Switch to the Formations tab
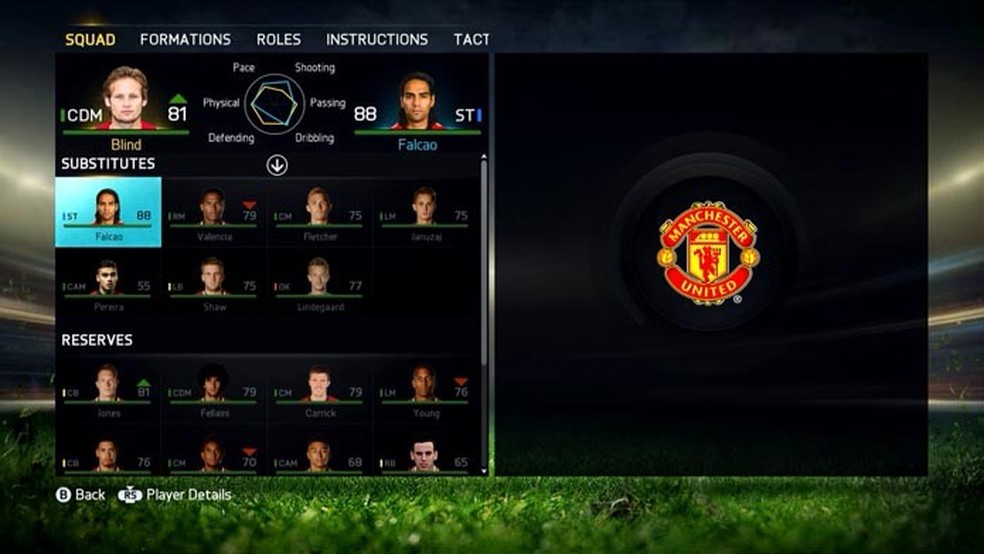 point(185,40)
